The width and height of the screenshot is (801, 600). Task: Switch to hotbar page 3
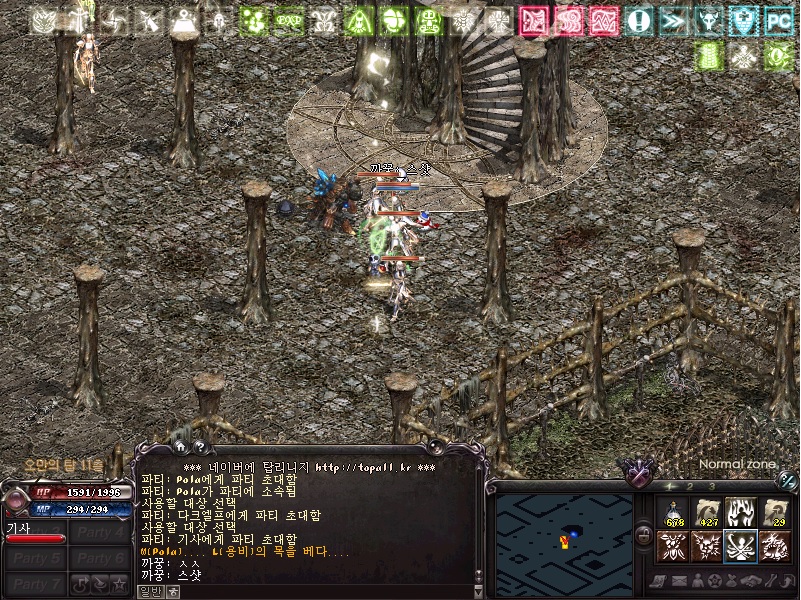pyautogui.click(x=713, y=487)
